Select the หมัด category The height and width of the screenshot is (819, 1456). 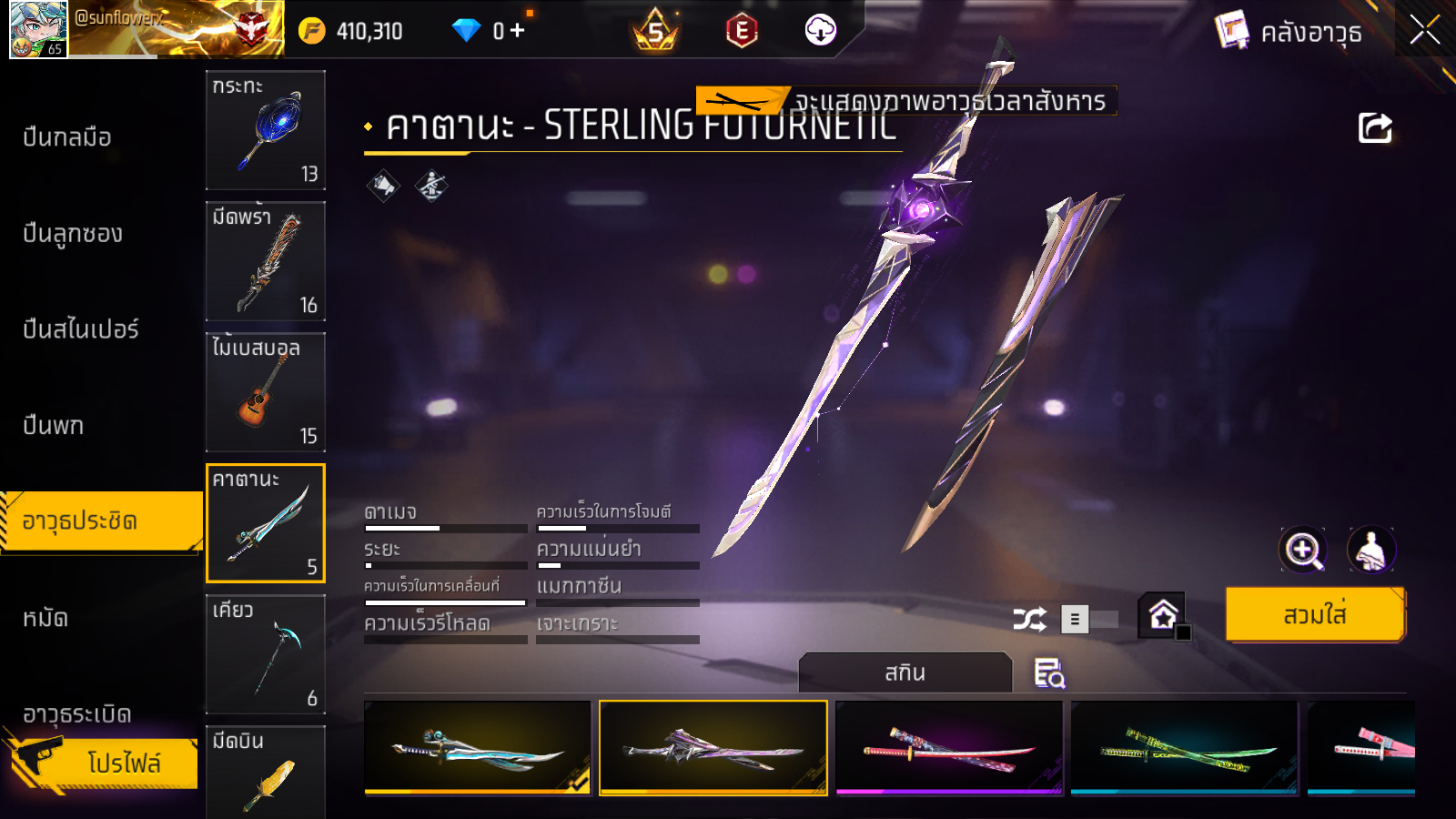click(x=45, y=619)
